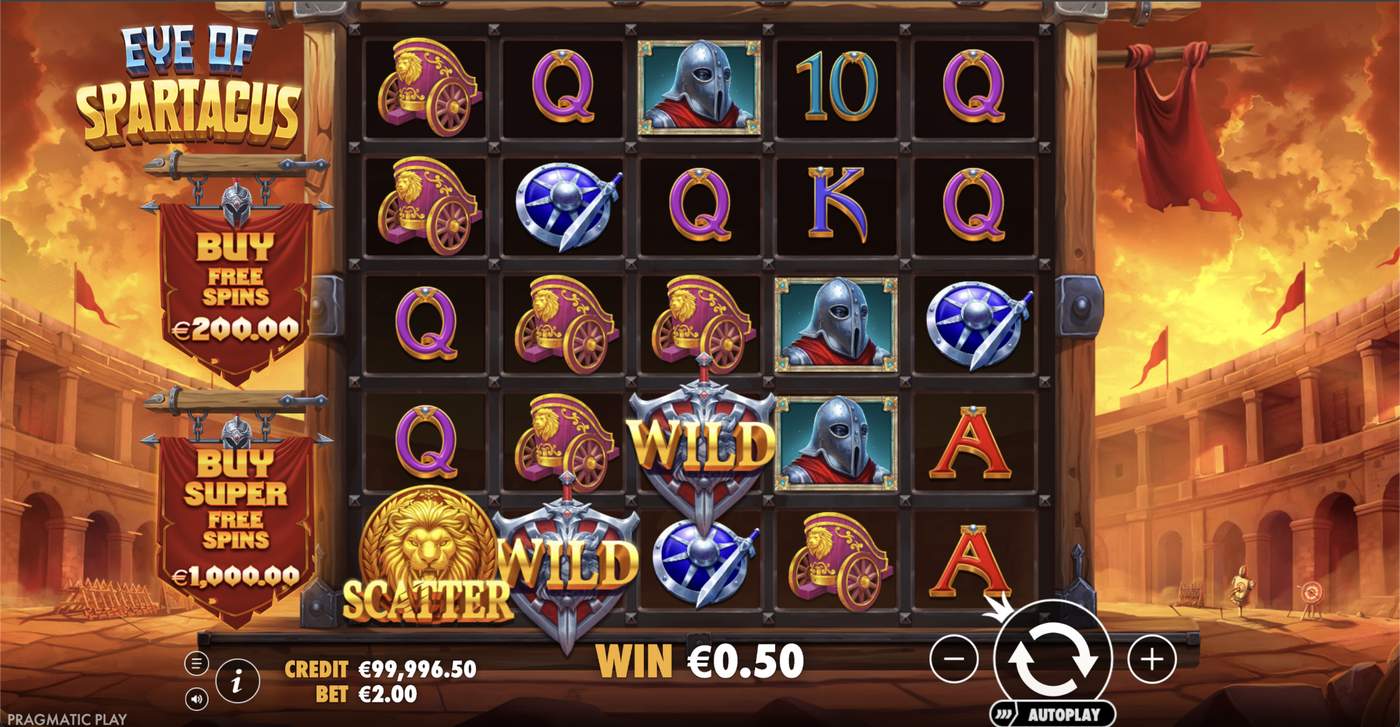Decrease the bet with the minus button
This screenshot has height=727, width=1400.
pyautogui.click(x=956, y=660)
